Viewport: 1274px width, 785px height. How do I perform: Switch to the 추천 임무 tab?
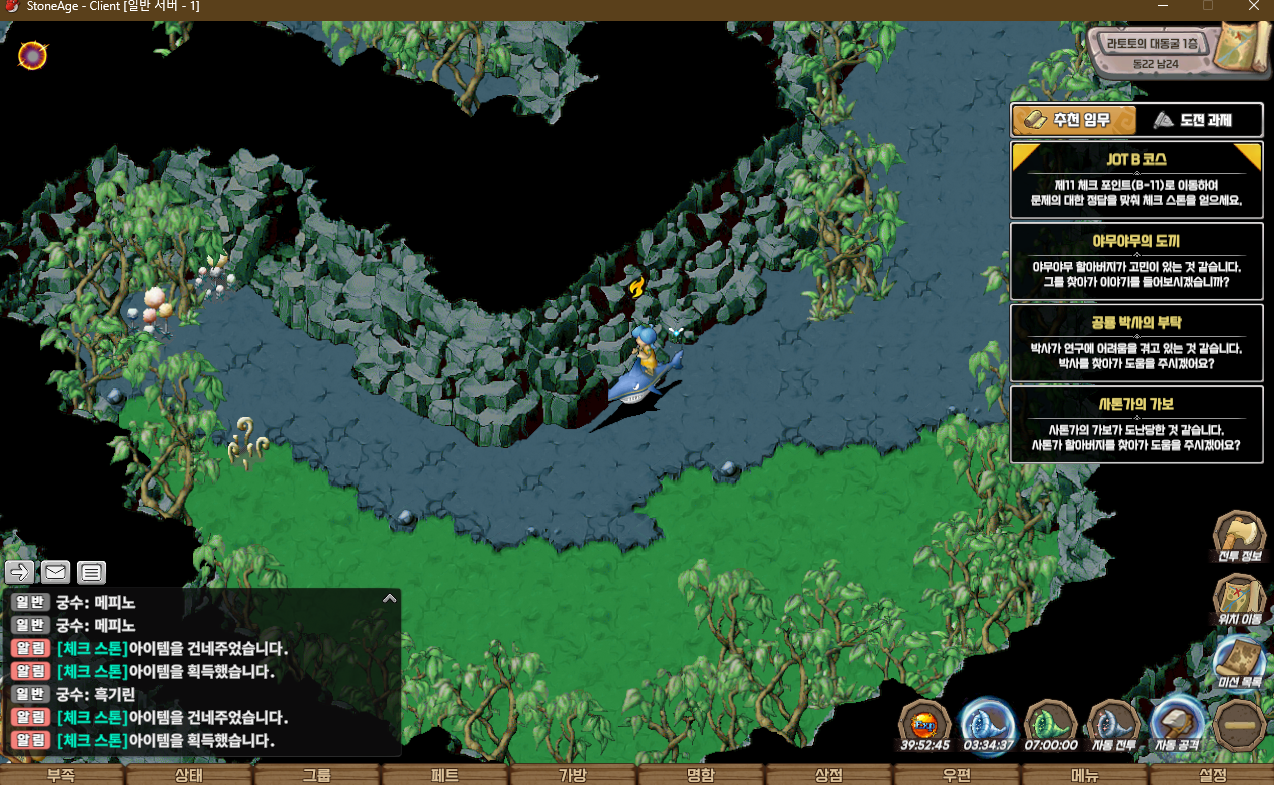pyautogui.click(x=1074, y=120)
